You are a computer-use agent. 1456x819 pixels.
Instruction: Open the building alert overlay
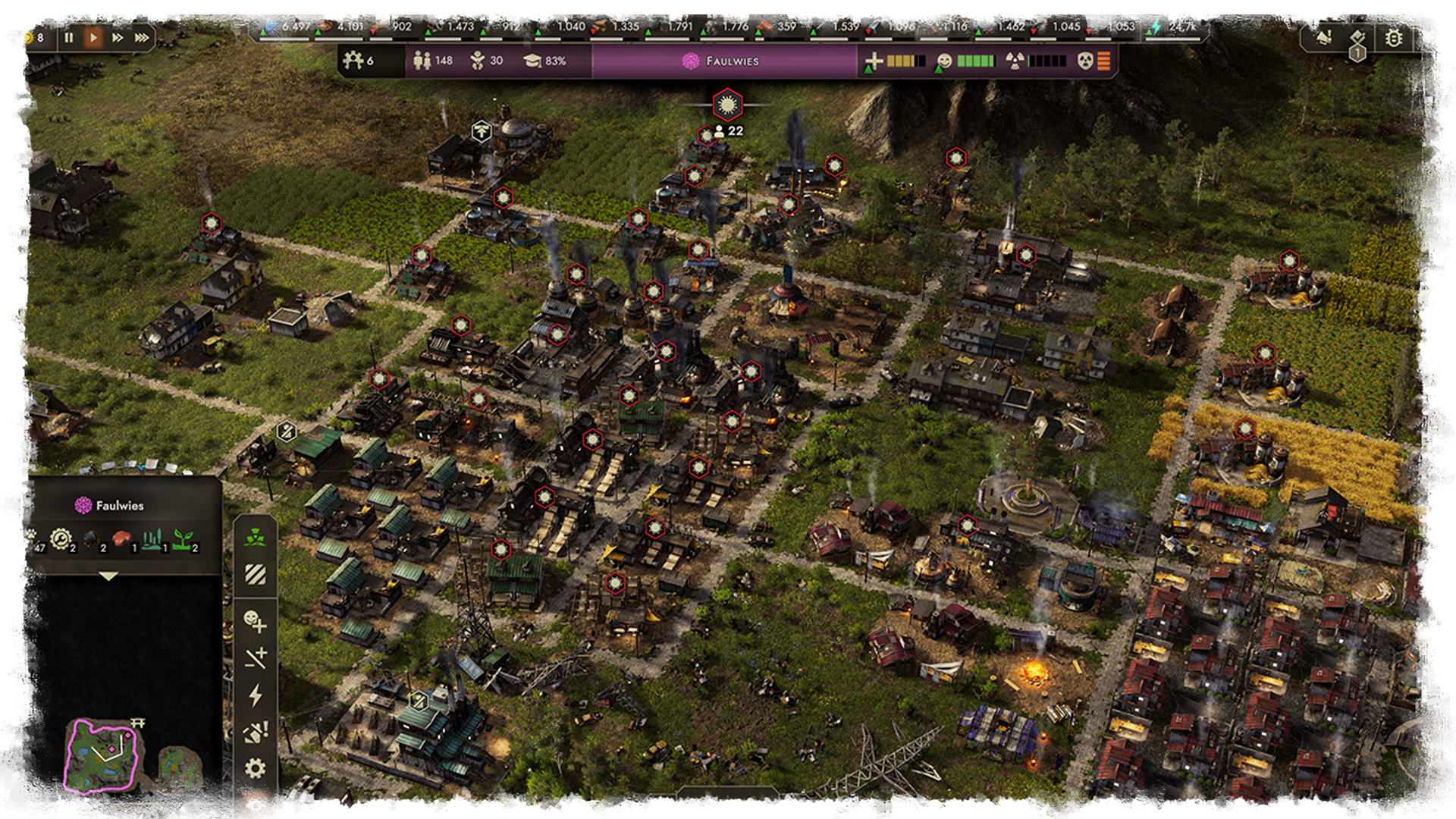[255, 732]
